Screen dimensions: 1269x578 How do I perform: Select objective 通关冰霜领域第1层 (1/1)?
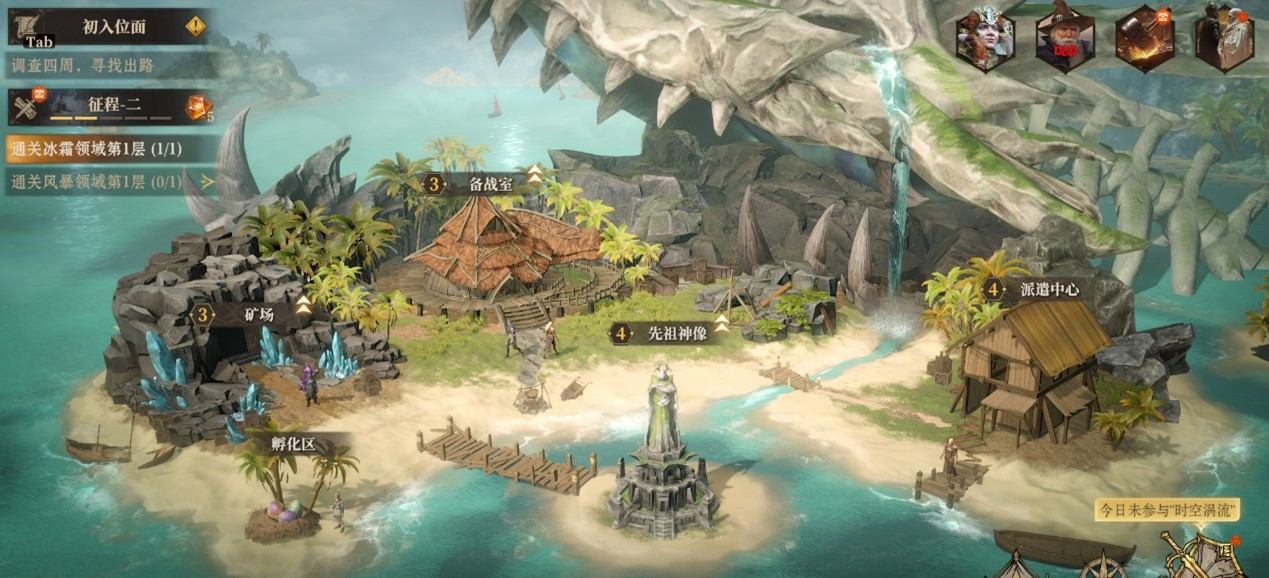pos(110,150)
